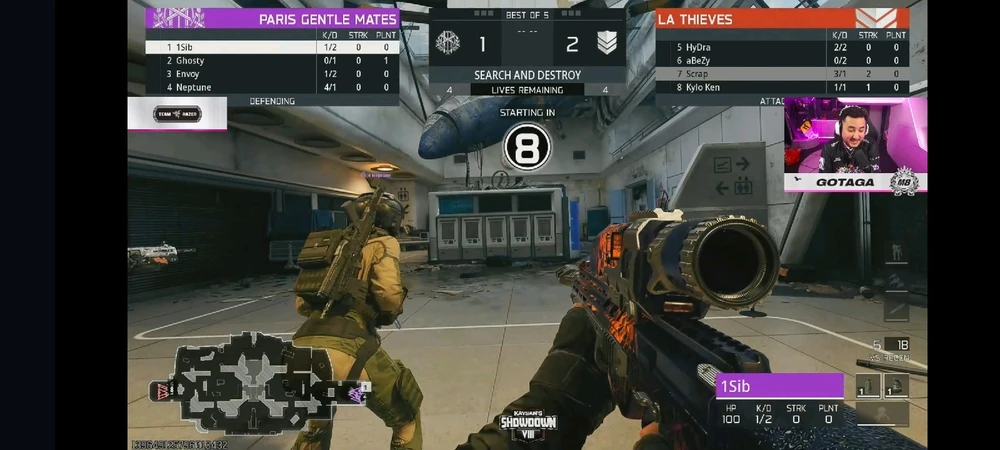1000x450 pixels.
Task: Click the Paris Gentle Mates team header
Action: pos(272,18)
